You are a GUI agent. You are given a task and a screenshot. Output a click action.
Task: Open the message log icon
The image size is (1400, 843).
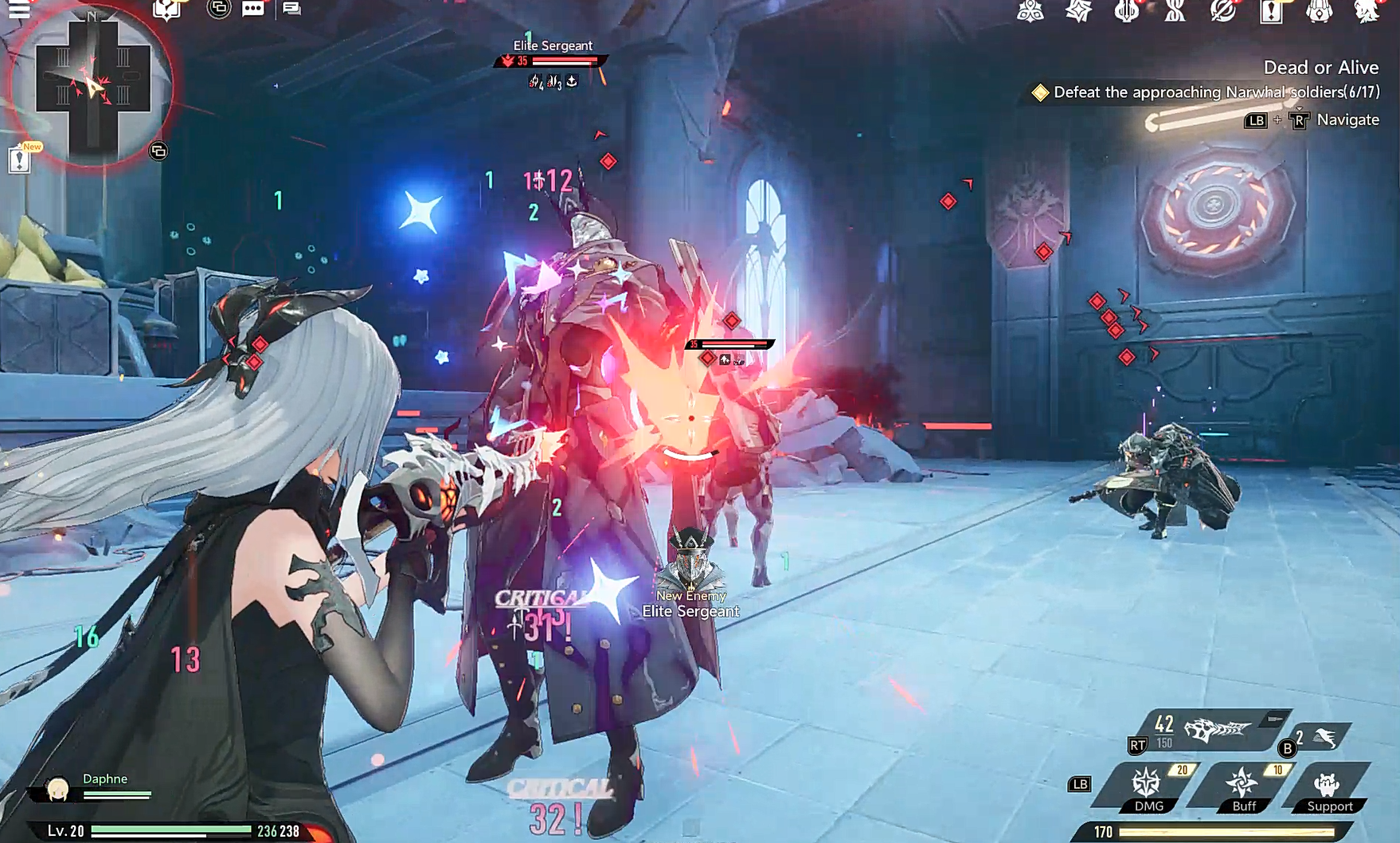tap(291, 9)
